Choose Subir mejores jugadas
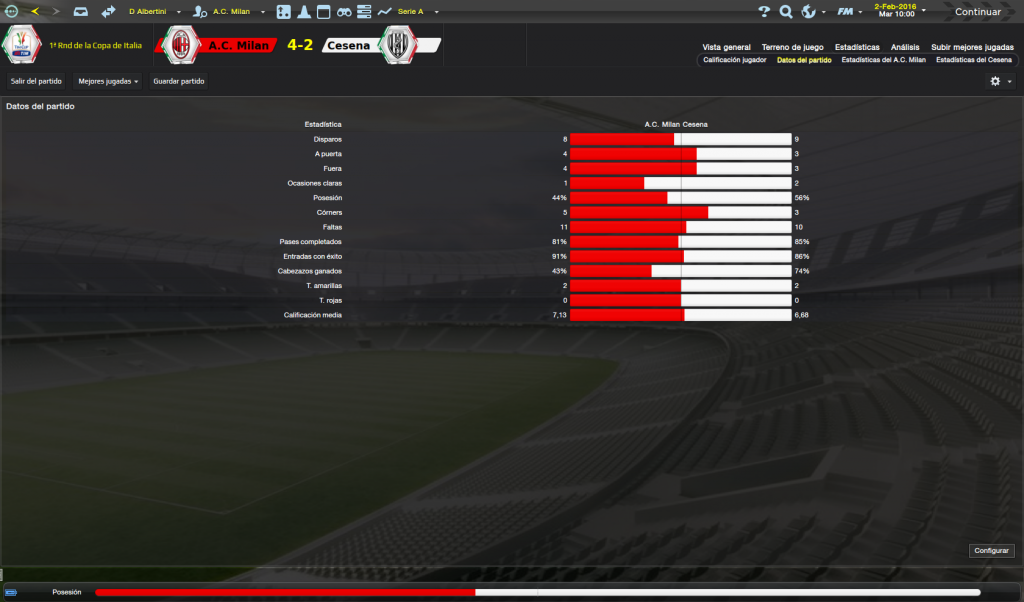The height and width of the screenshot is (602, 1024). pos(972,47)
